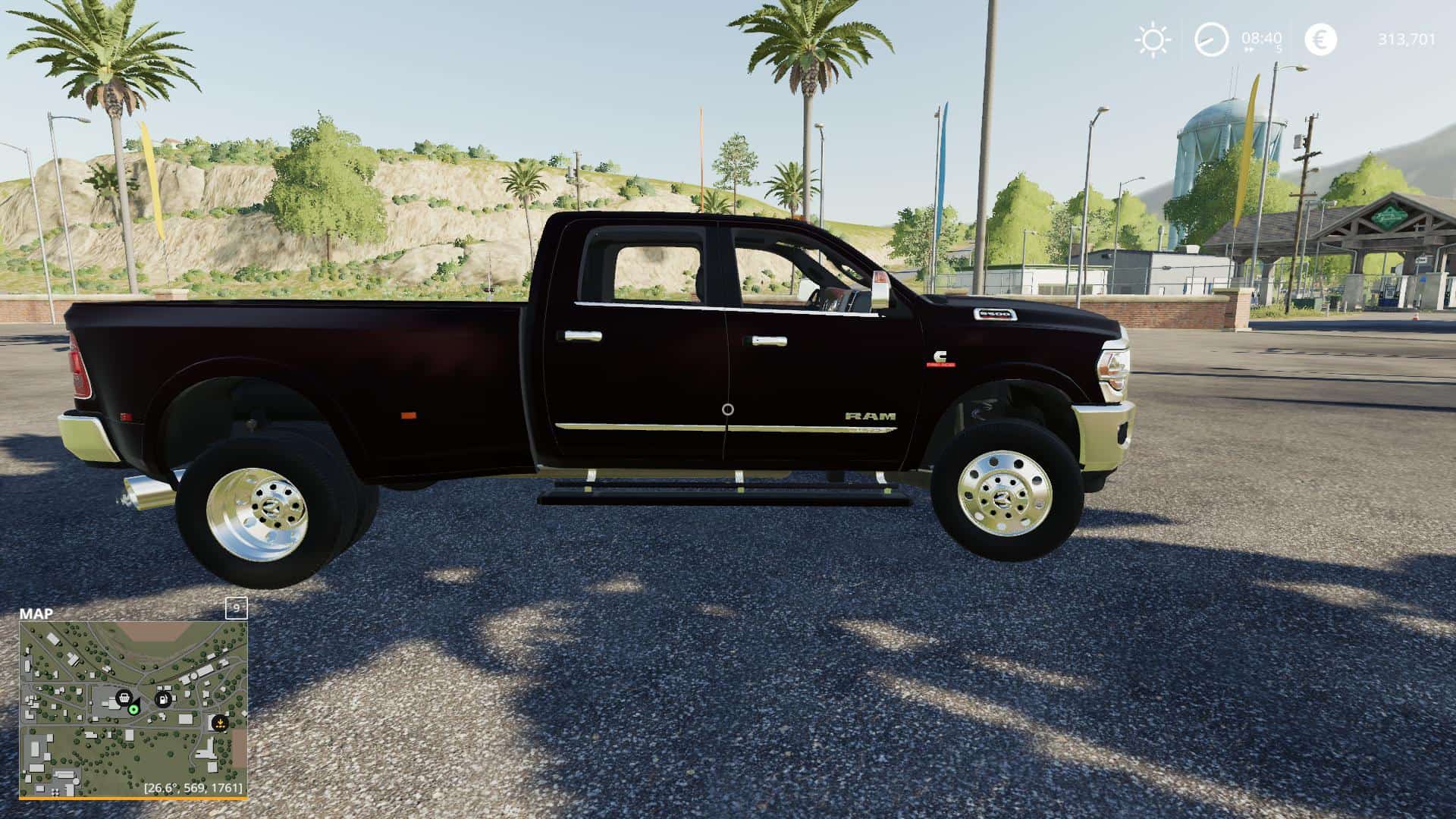Click the fuel pump marker on minimap

pyautogui.click(x=162, y=698)
